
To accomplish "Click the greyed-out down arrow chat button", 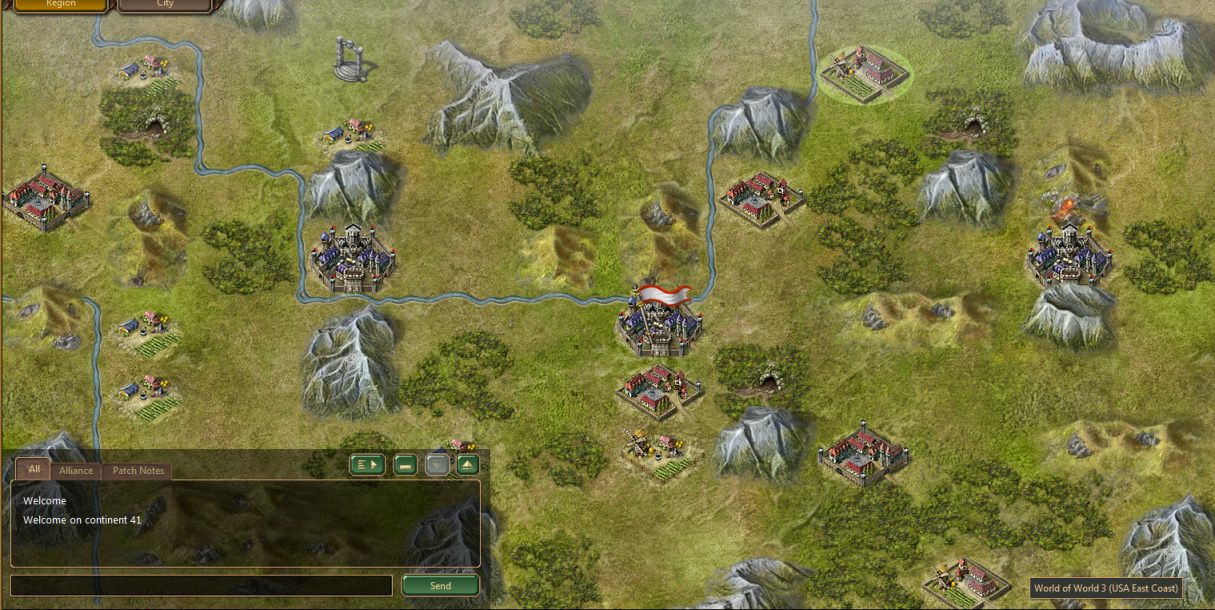I will [437, 464].
